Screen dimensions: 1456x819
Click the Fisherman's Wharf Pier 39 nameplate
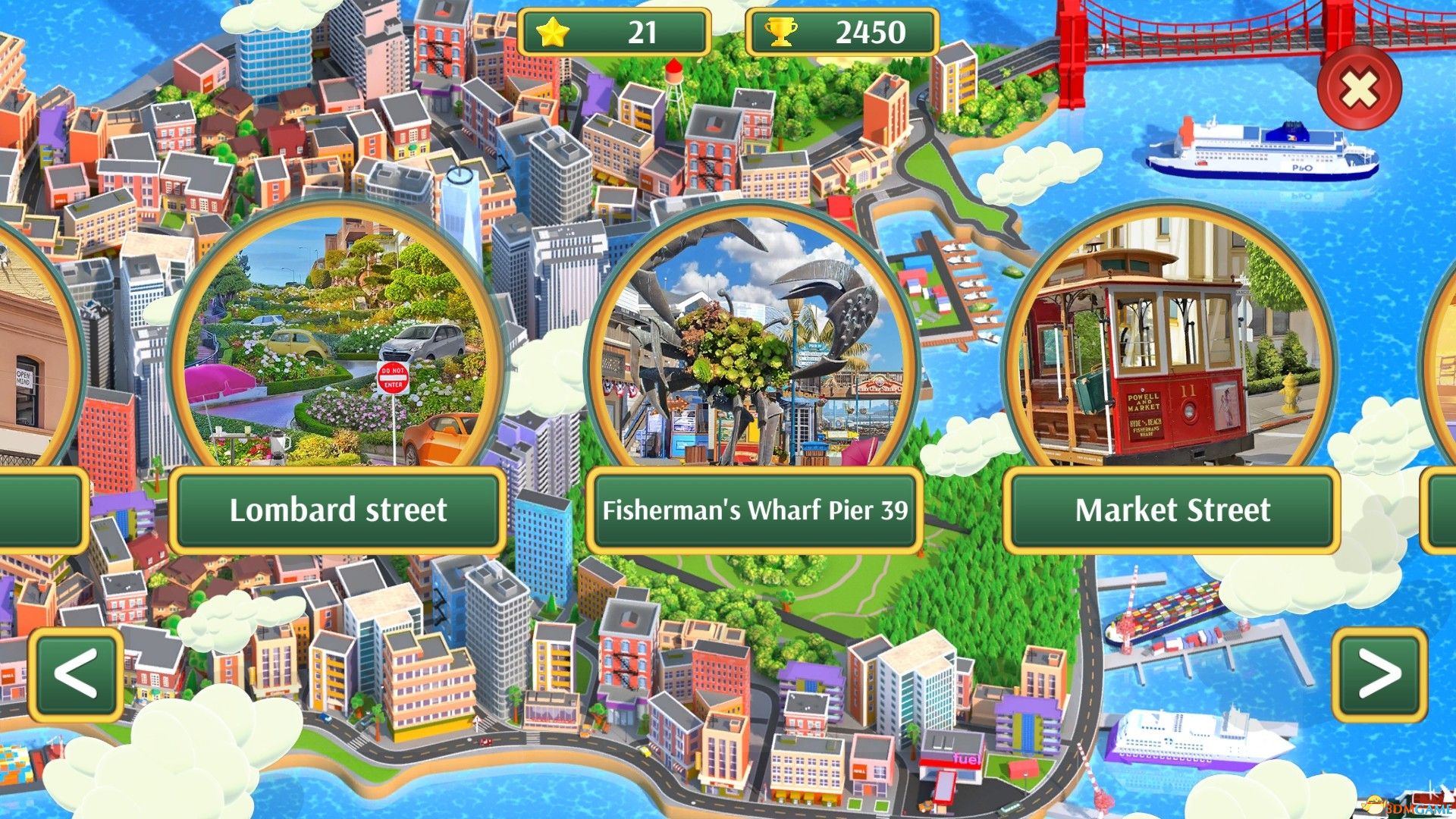(755, 512)
